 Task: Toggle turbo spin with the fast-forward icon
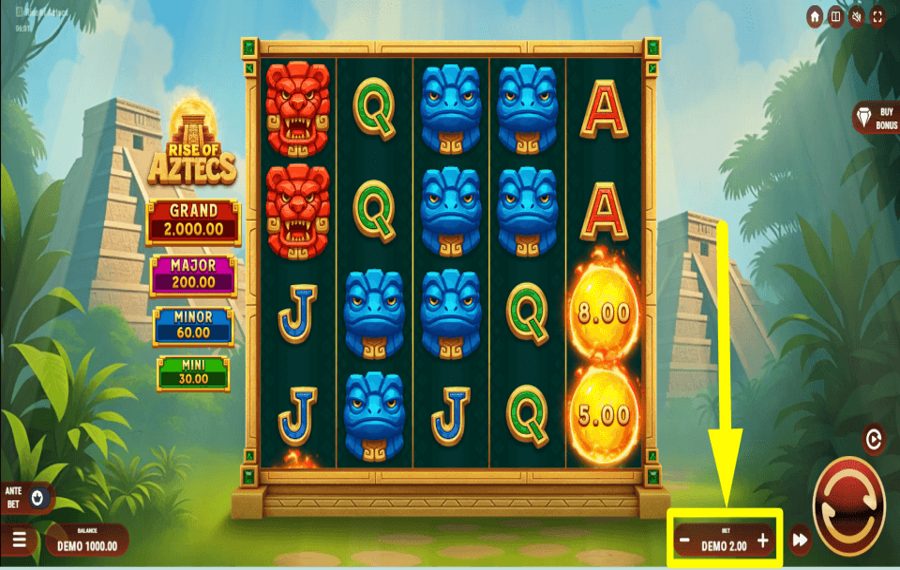(x=800, y=541)
